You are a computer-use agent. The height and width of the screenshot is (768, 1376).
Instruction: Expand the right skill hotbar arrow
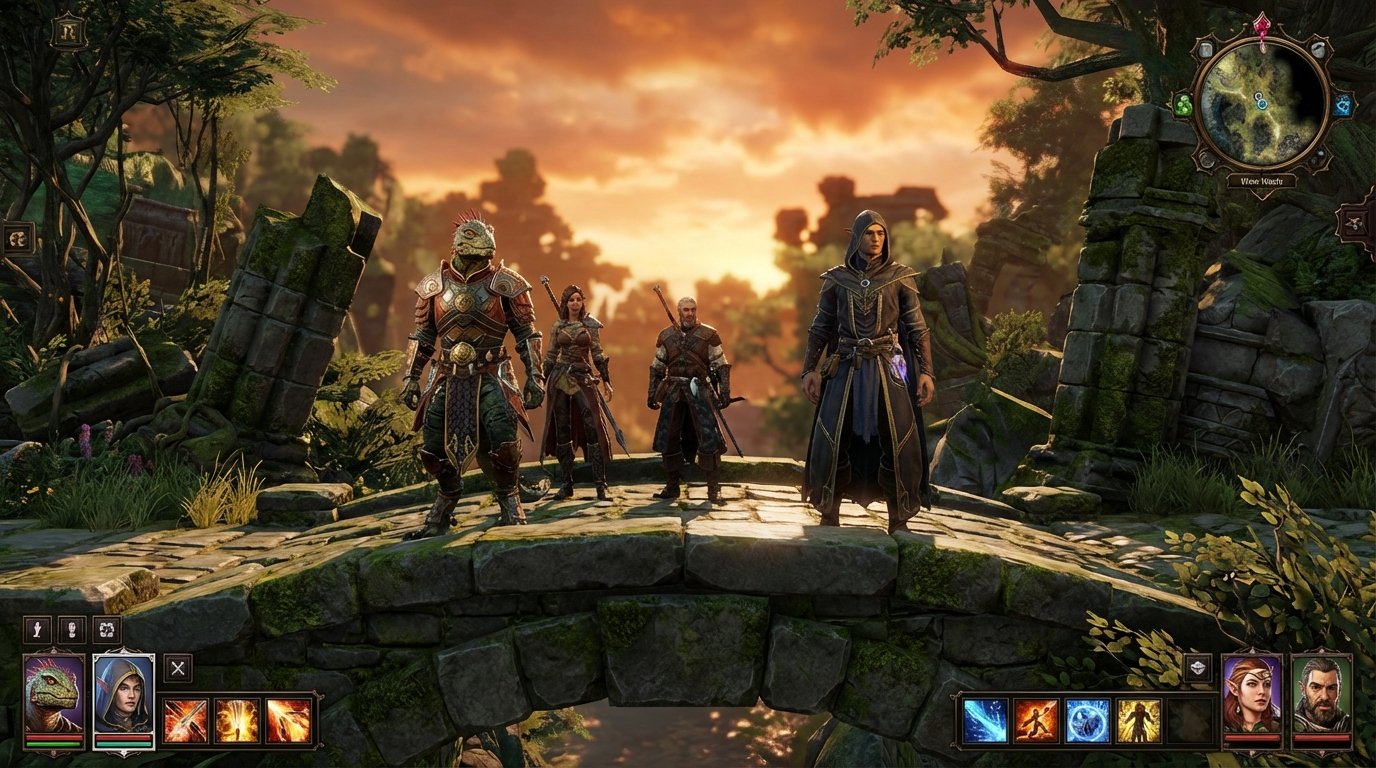pos(953,697)
